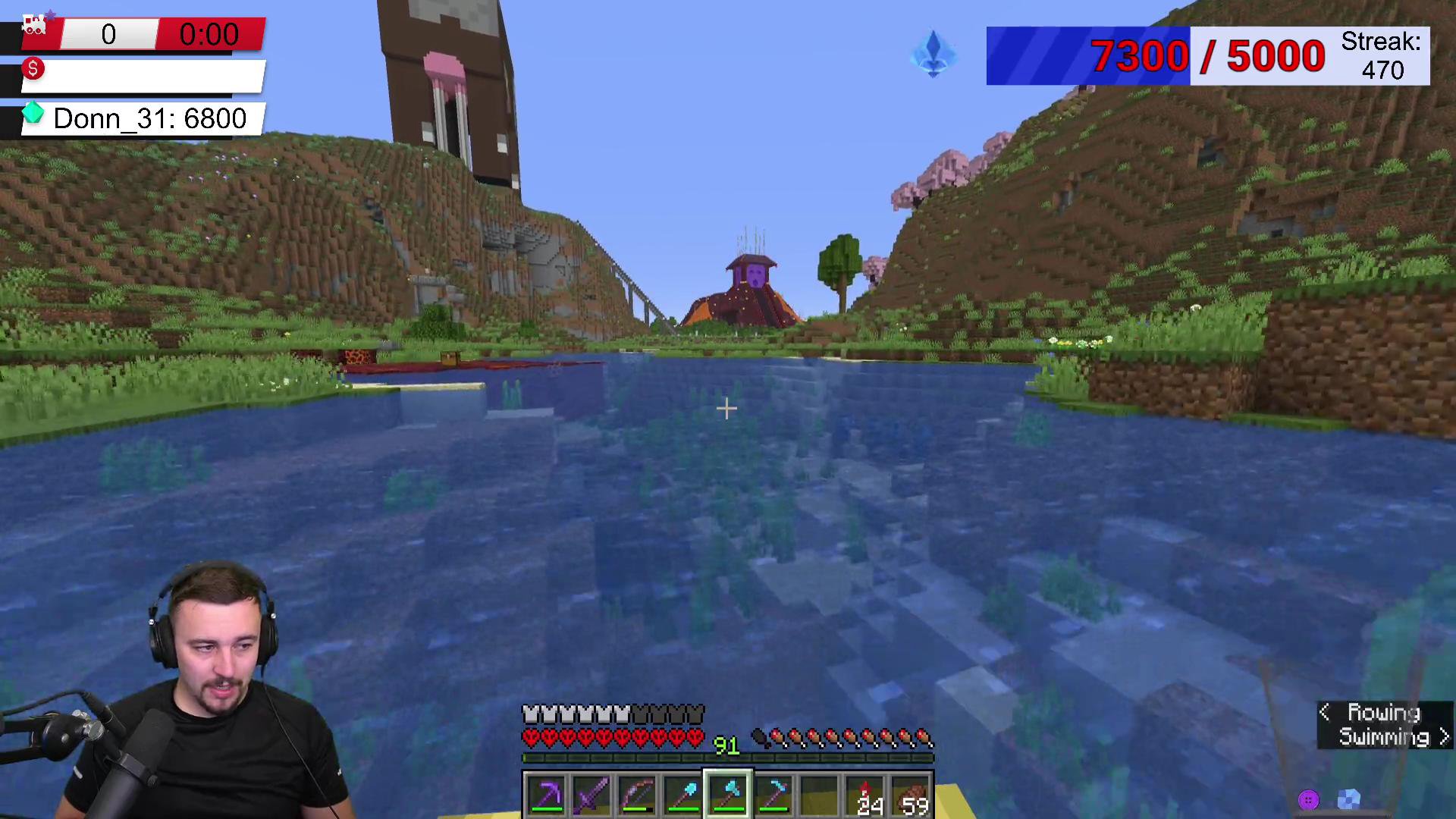Click the left arrow beside Rowing
Screen dimensions: 1456x819
[1325, 712]
